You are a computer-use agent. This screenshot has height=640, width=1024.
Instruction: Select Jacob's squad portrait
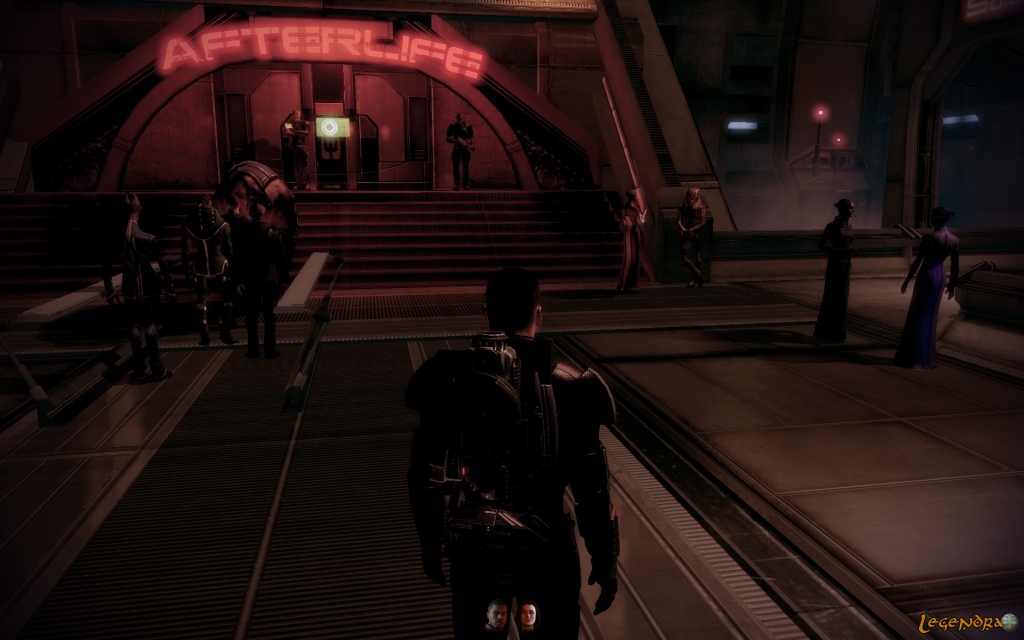[496, 615]
